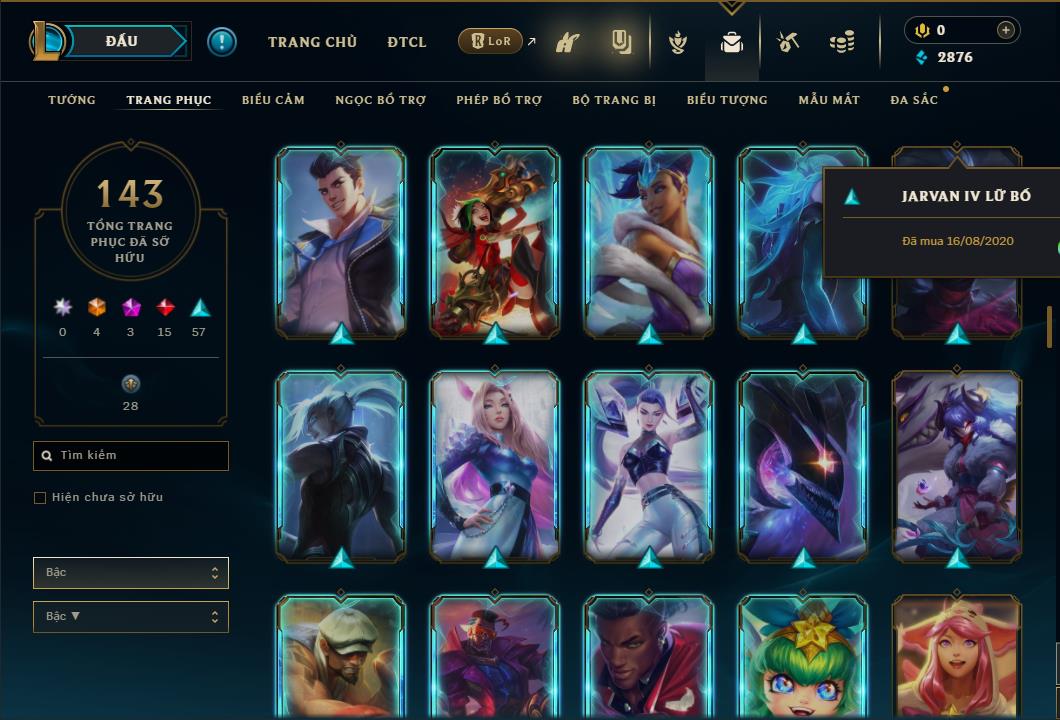1060x720 pixels.
Task: Switch to the TƯỚNG tab
Action: point(72,100)
